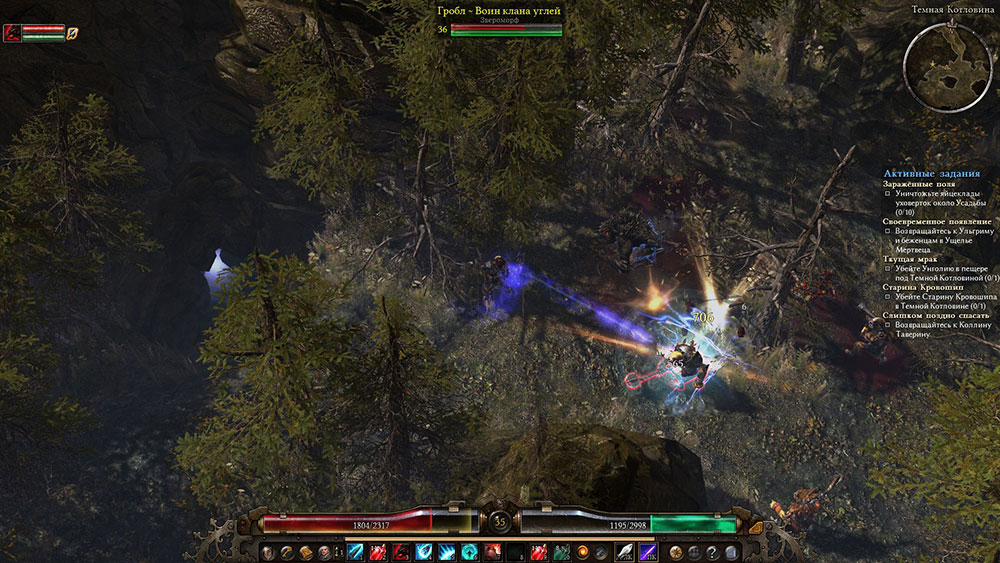Activate the red raven summon skill

pyautogui.click(x=401, y=552)
